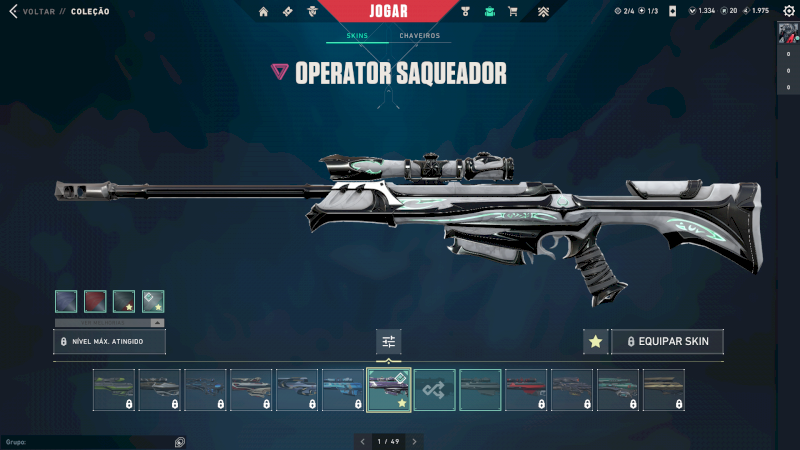Screen dimensions: 800x450
Task: Equip skin with Equipar Skin button
Action: (x=667, y=342)
